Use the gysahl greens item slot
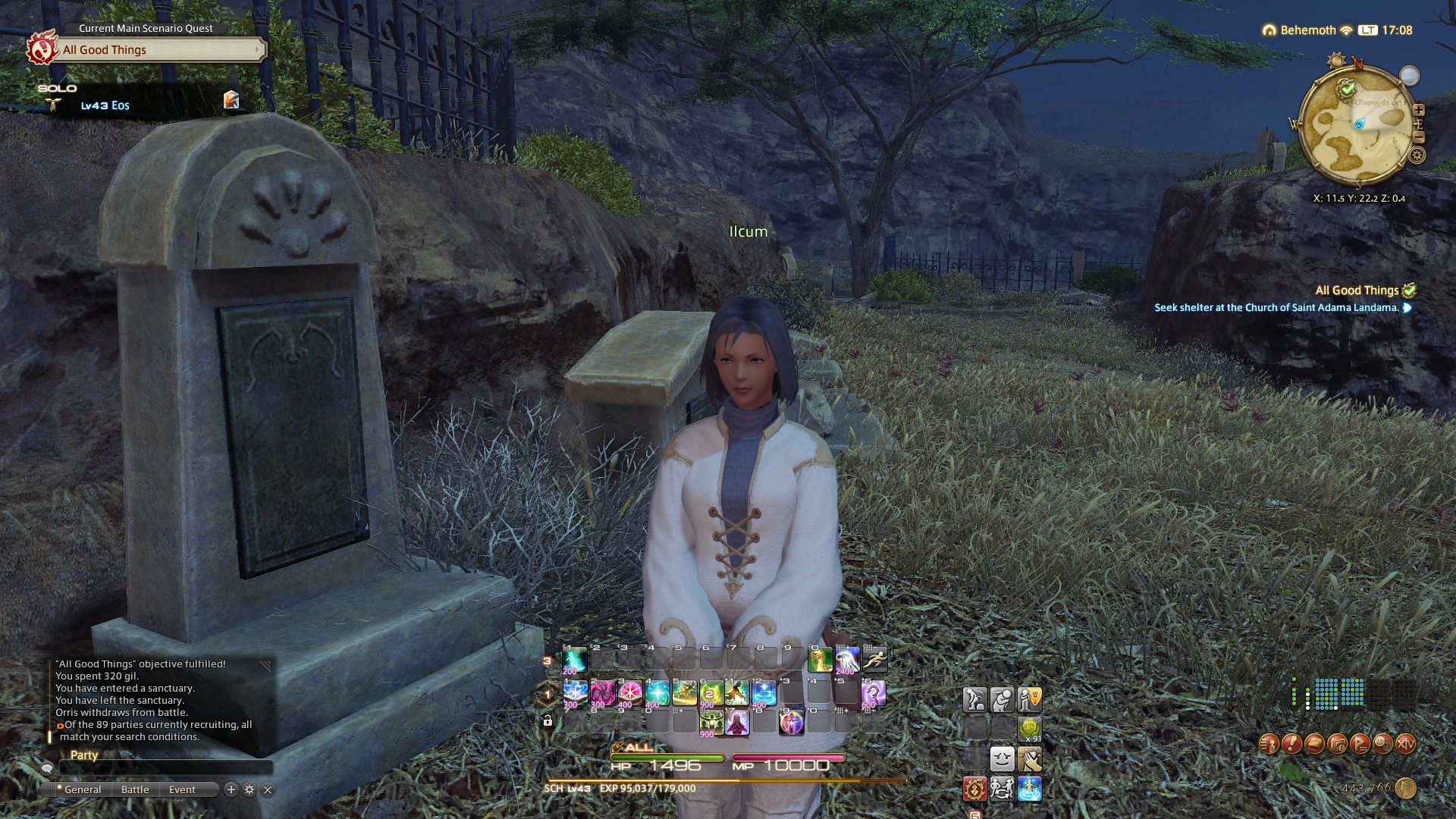This screenshot has width=1456, height=819. pos(1029,729)
